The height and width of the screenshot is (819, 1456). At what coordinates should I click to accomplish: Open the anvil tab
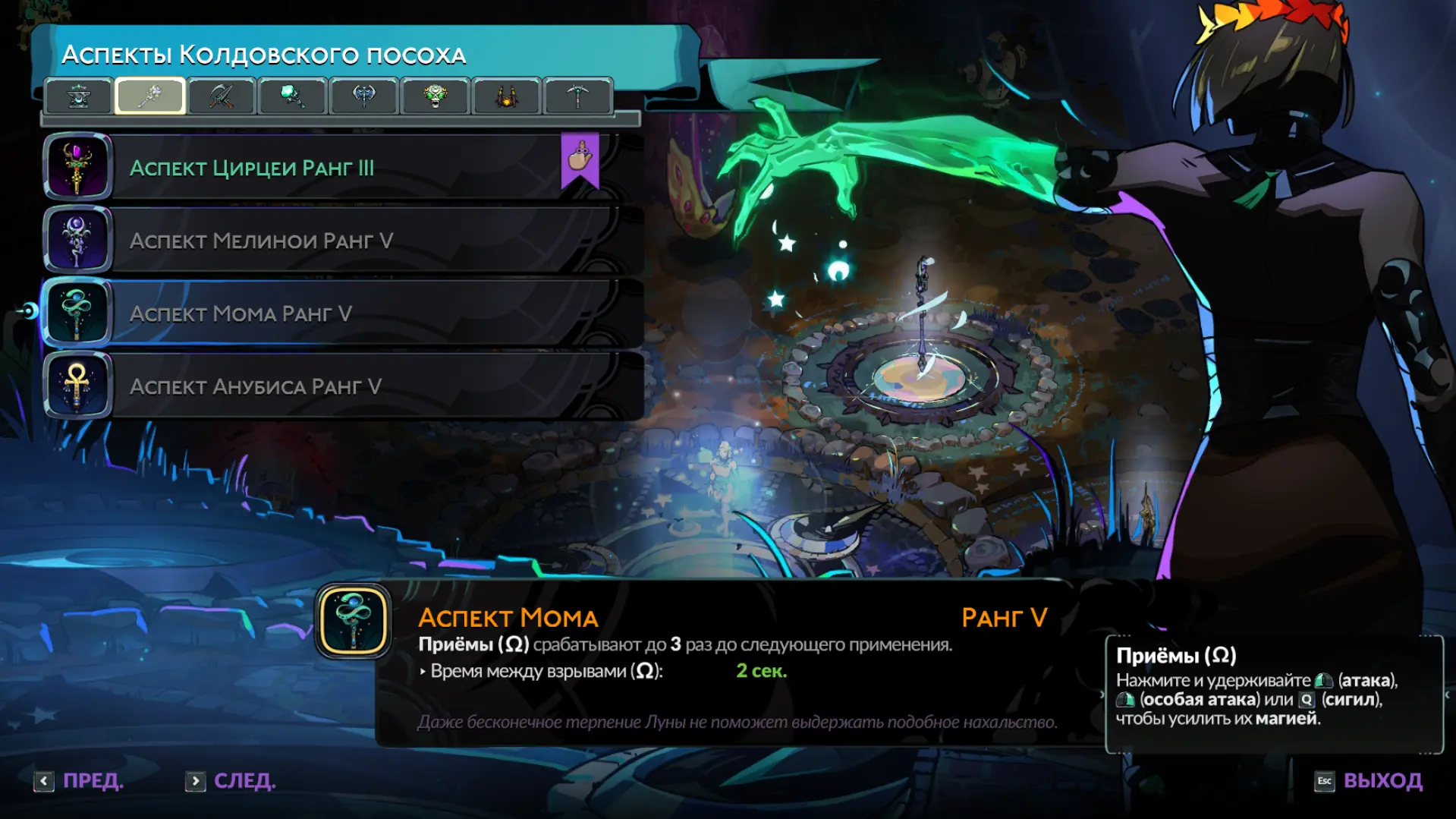(79, 96)
